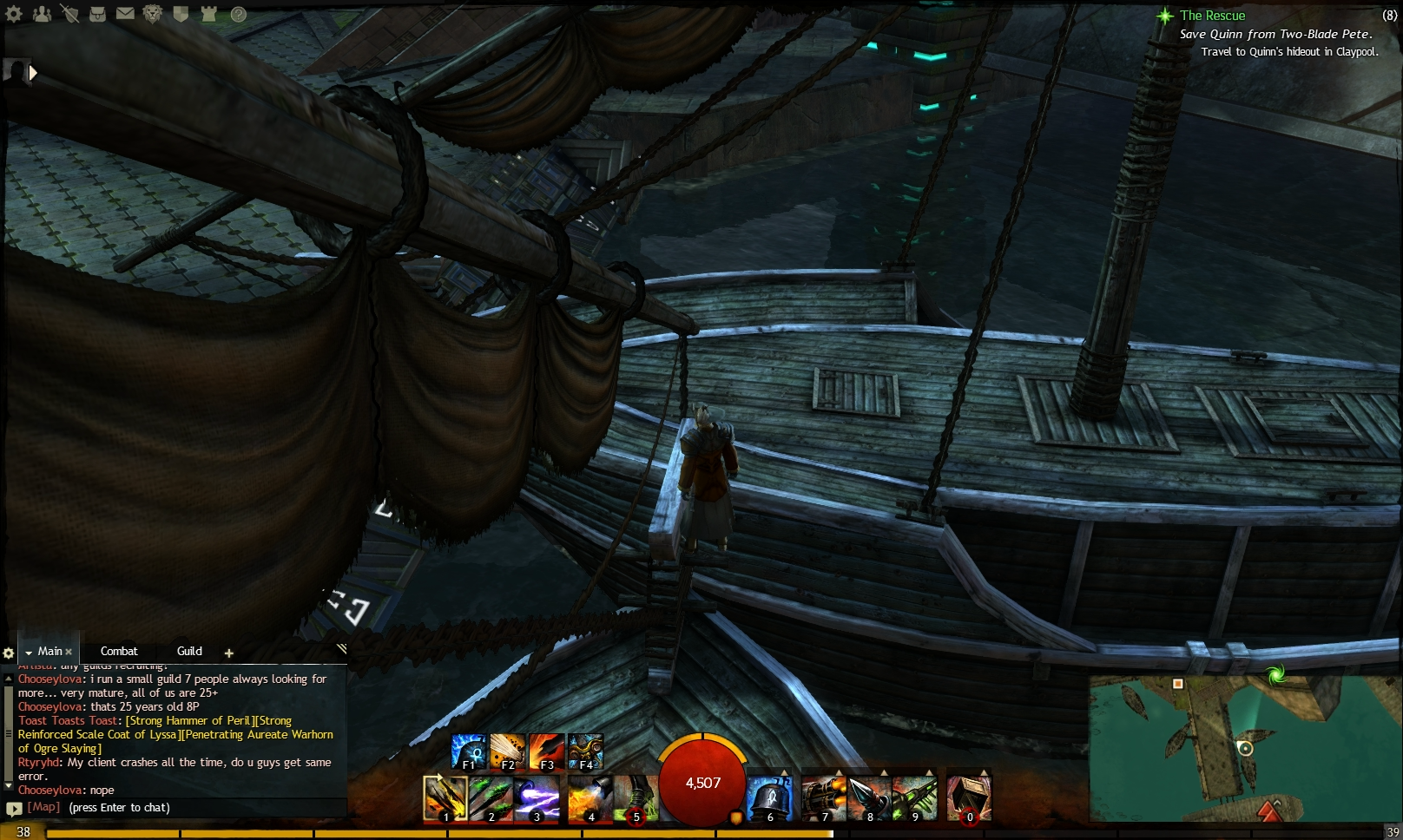Open the PvP shield panel
Viewport: 1403px width, 840px height.
coord(181,13)
